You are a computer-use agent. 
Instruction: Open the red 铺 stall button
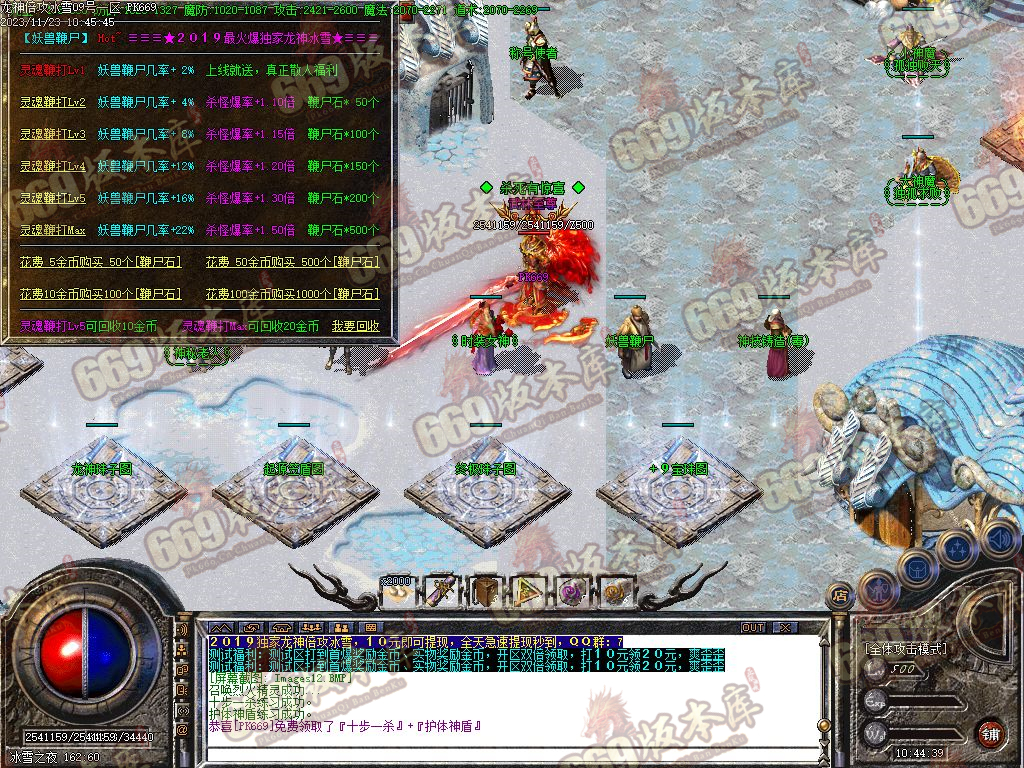point(989,733)
